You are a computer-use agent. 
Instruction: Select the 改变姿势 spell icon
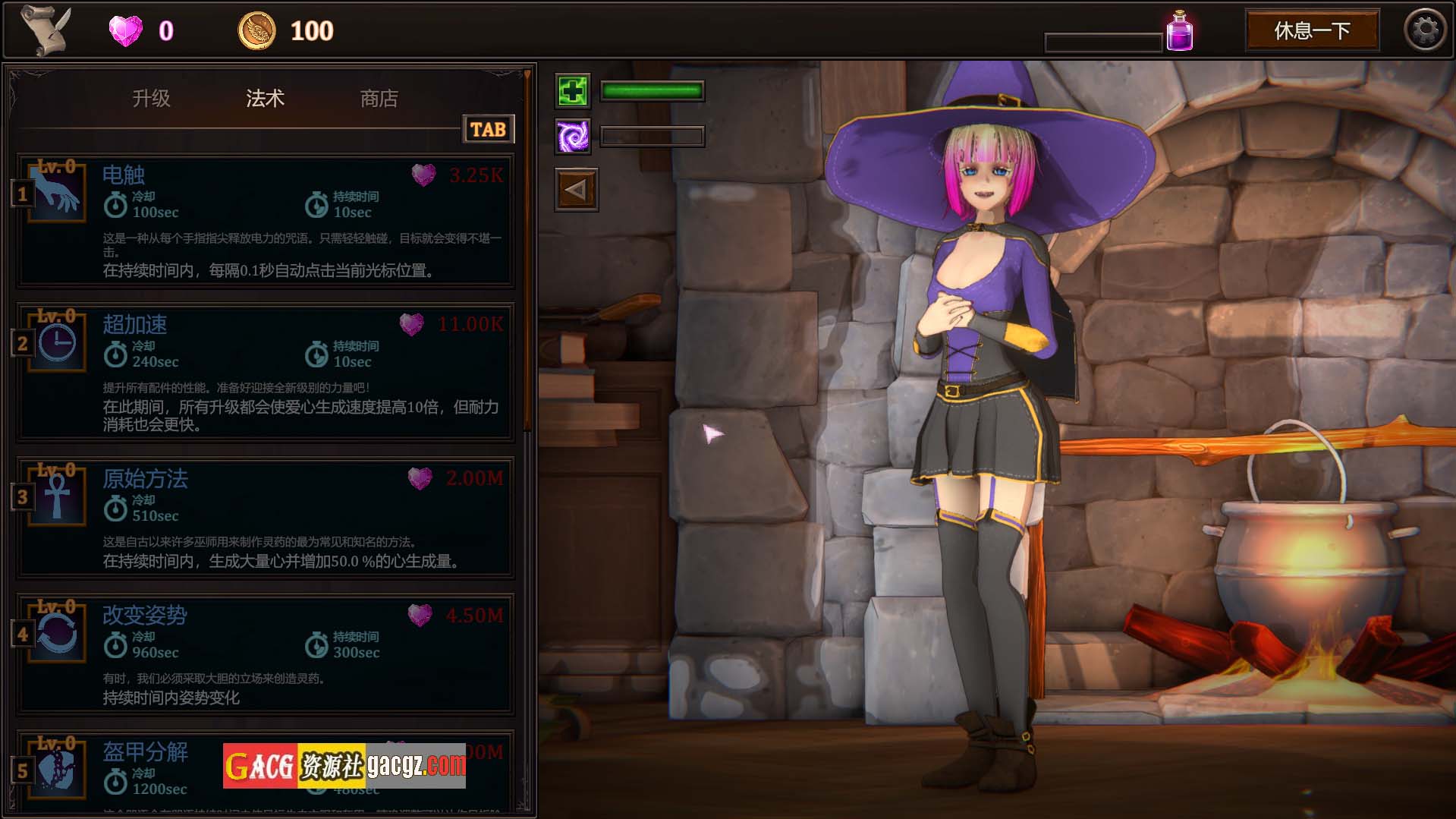click(x=58, y=633)
